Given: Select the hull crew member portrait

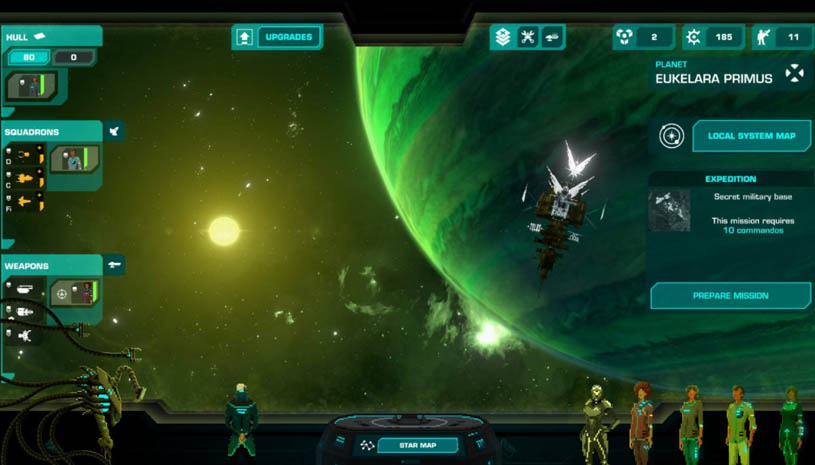Looking at the screenshot, I should 28,86.
